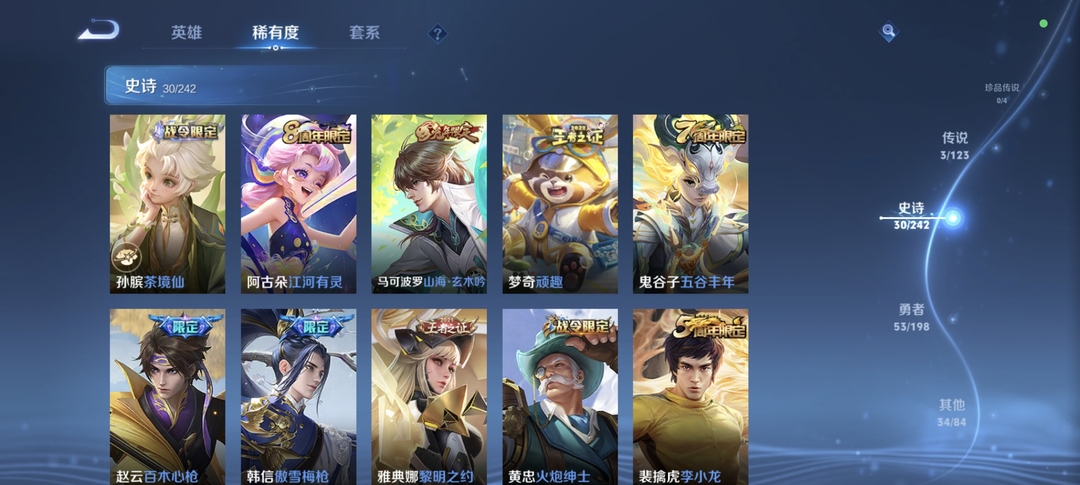This screenshot has width=1080, height=485.
Task: Open the question mark help icon
Action: (437, 34)
